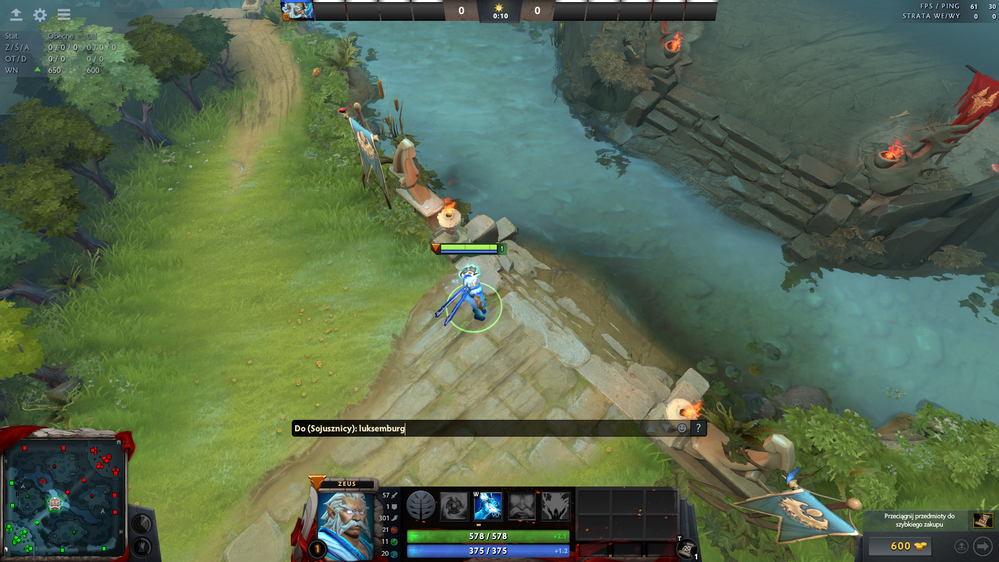Open the chat emoticon picker
Screen dimensions: 999x562
[x=682, y=428]
